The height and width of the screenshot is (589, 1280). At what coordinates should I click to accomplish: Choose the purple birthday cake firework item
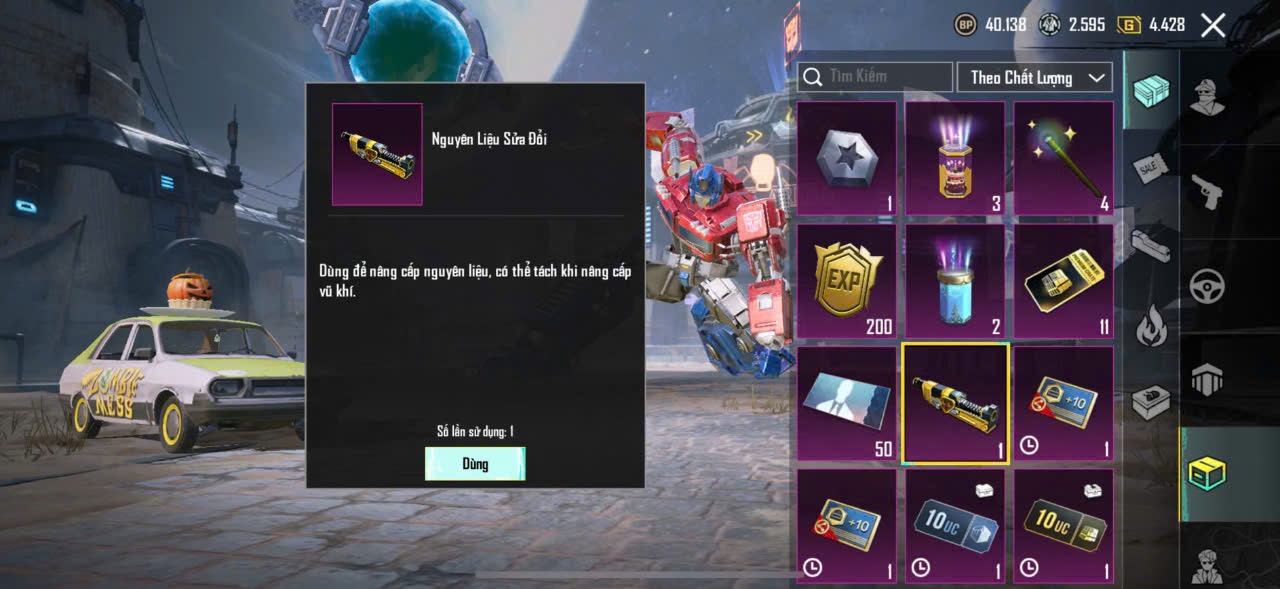pos(955,158)
